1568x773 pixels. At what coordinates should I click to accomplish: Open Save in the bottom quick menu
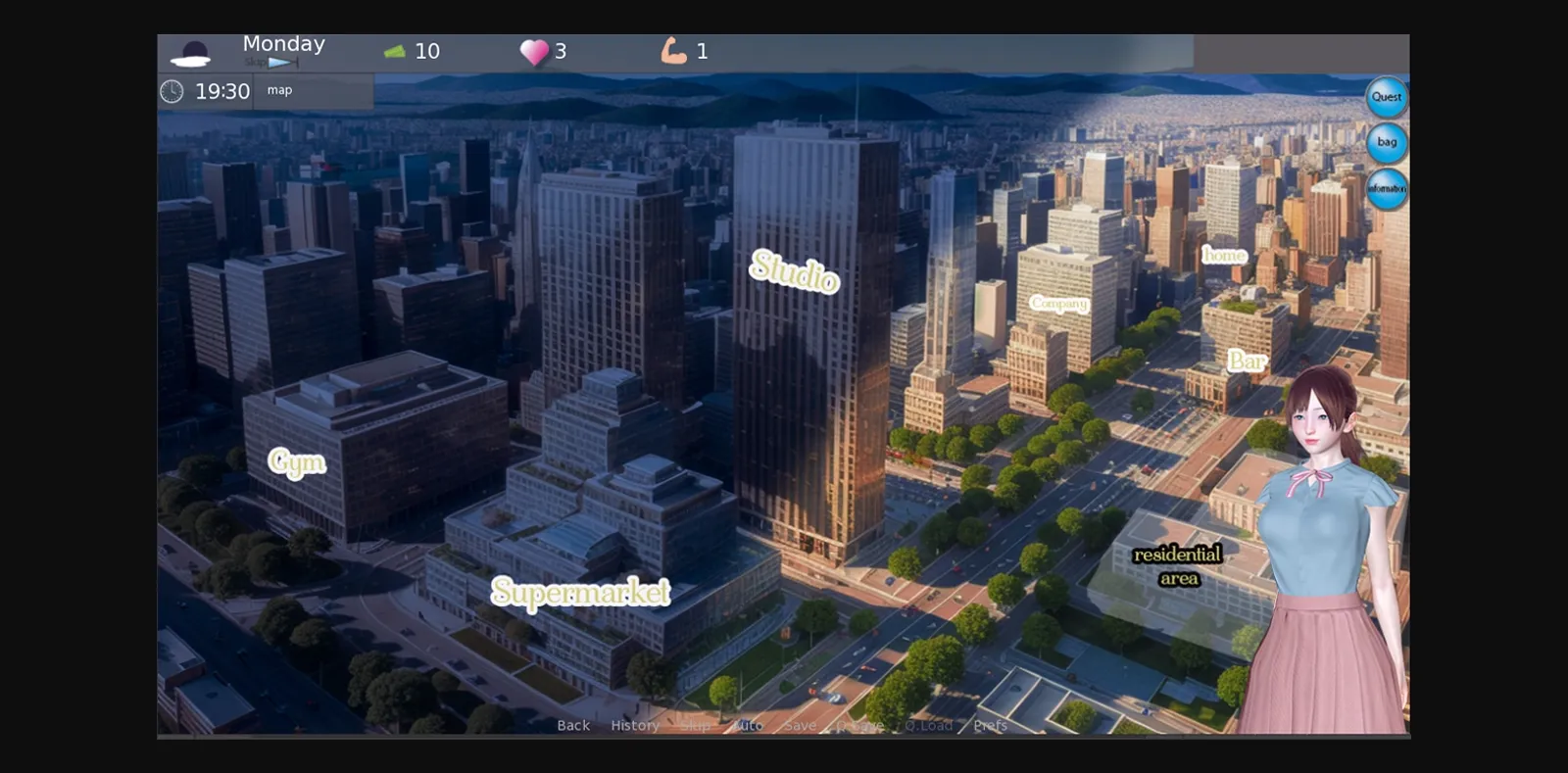[800, 726]
